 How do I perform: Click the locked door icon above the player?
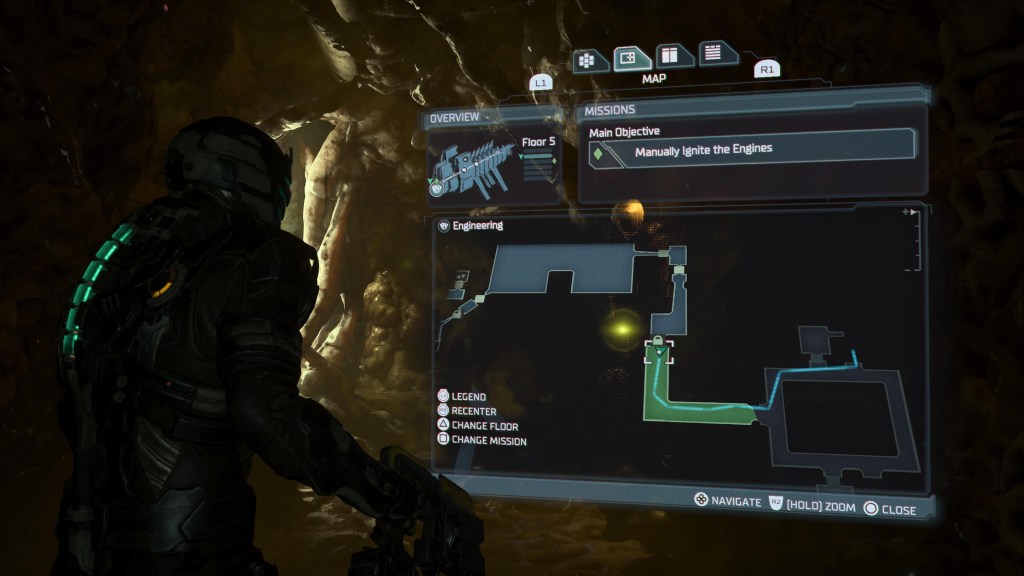(x=658, y=341)
